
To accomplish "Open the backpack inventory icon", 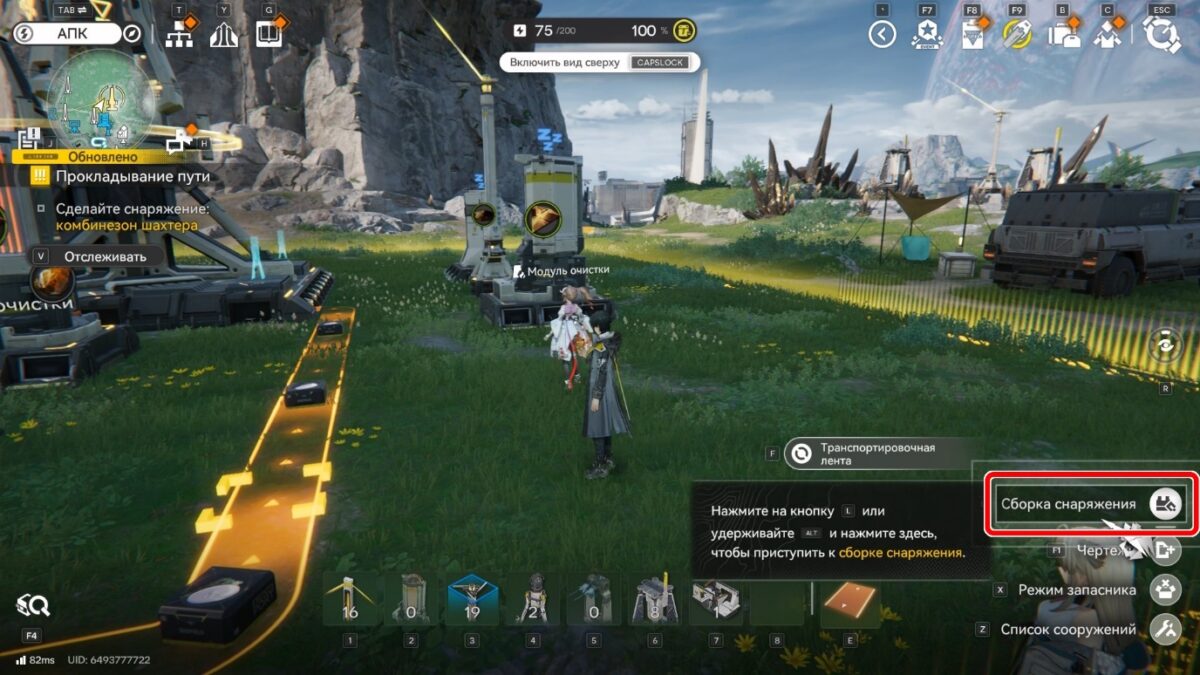I will click(1063, 35).
